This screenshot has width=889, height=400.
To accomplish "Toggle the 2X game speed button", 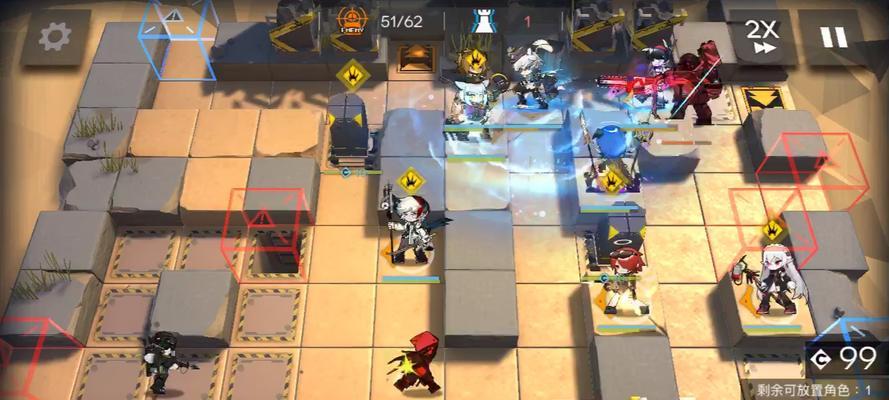I will click(764, 37).
